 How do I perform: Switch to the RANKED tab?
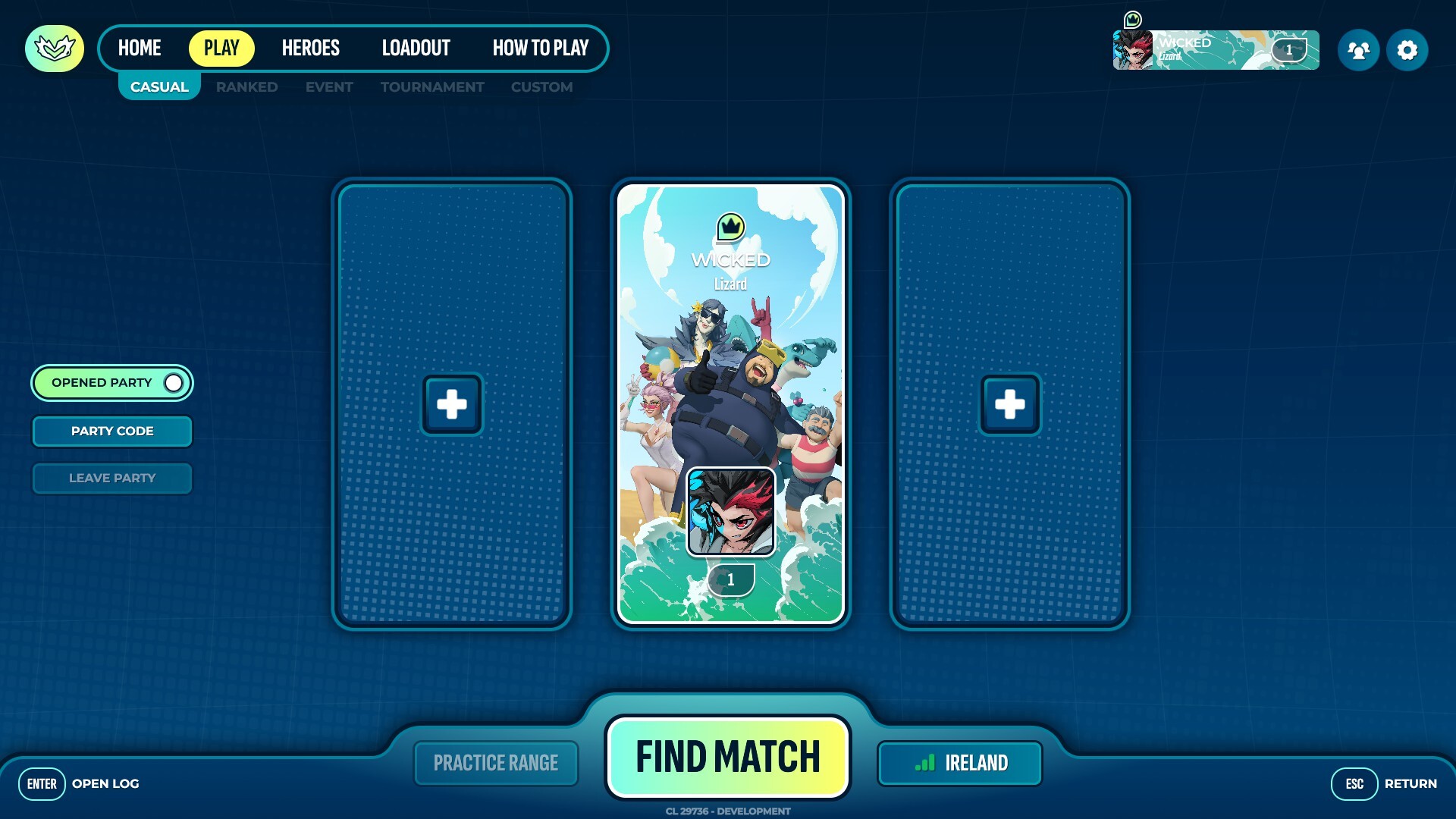click(246, 86)
